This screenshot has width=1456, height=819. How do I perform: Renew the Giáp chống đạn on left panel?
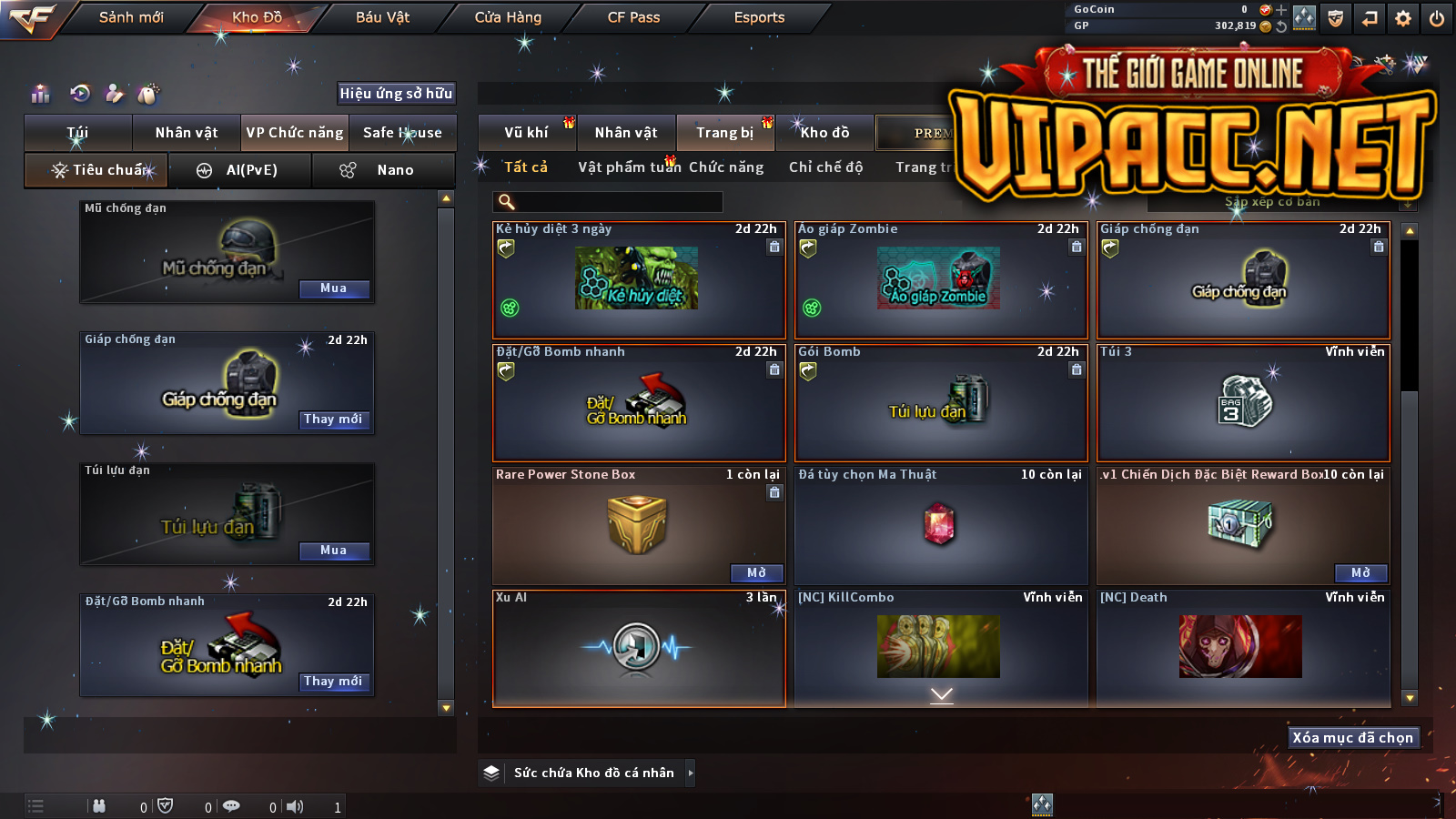[x=333, y=420]
